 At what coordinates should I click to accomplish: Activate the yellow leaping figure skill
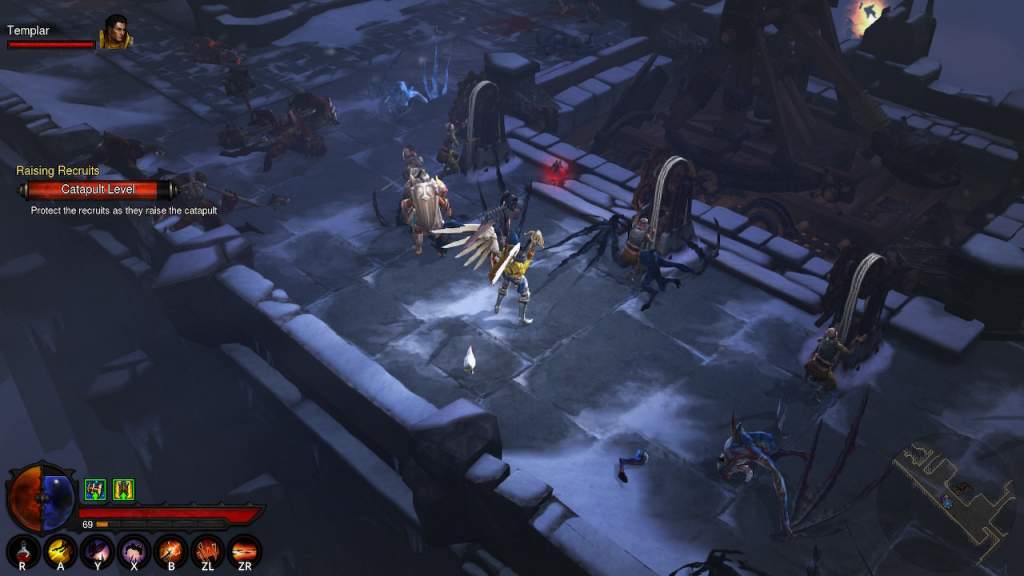tap(62, 551)
